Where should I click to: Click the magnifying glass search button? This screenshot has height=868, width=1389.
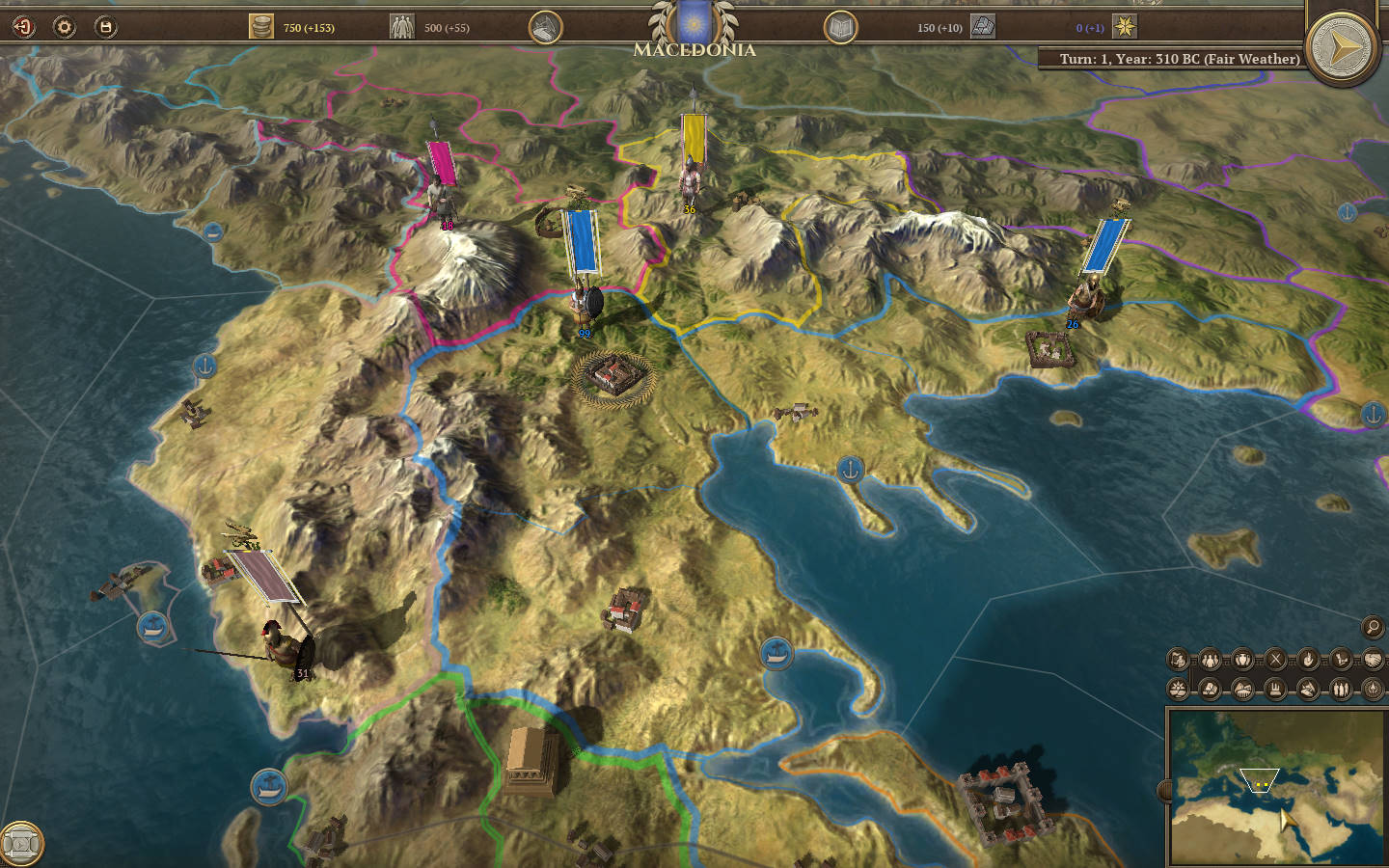click(x=1372, y=627)
